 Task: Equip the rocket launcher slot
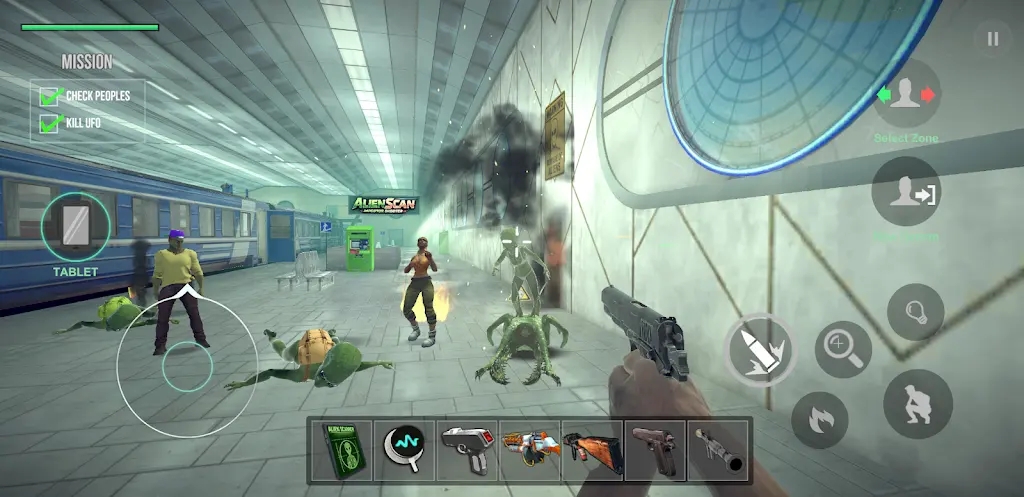719,450
